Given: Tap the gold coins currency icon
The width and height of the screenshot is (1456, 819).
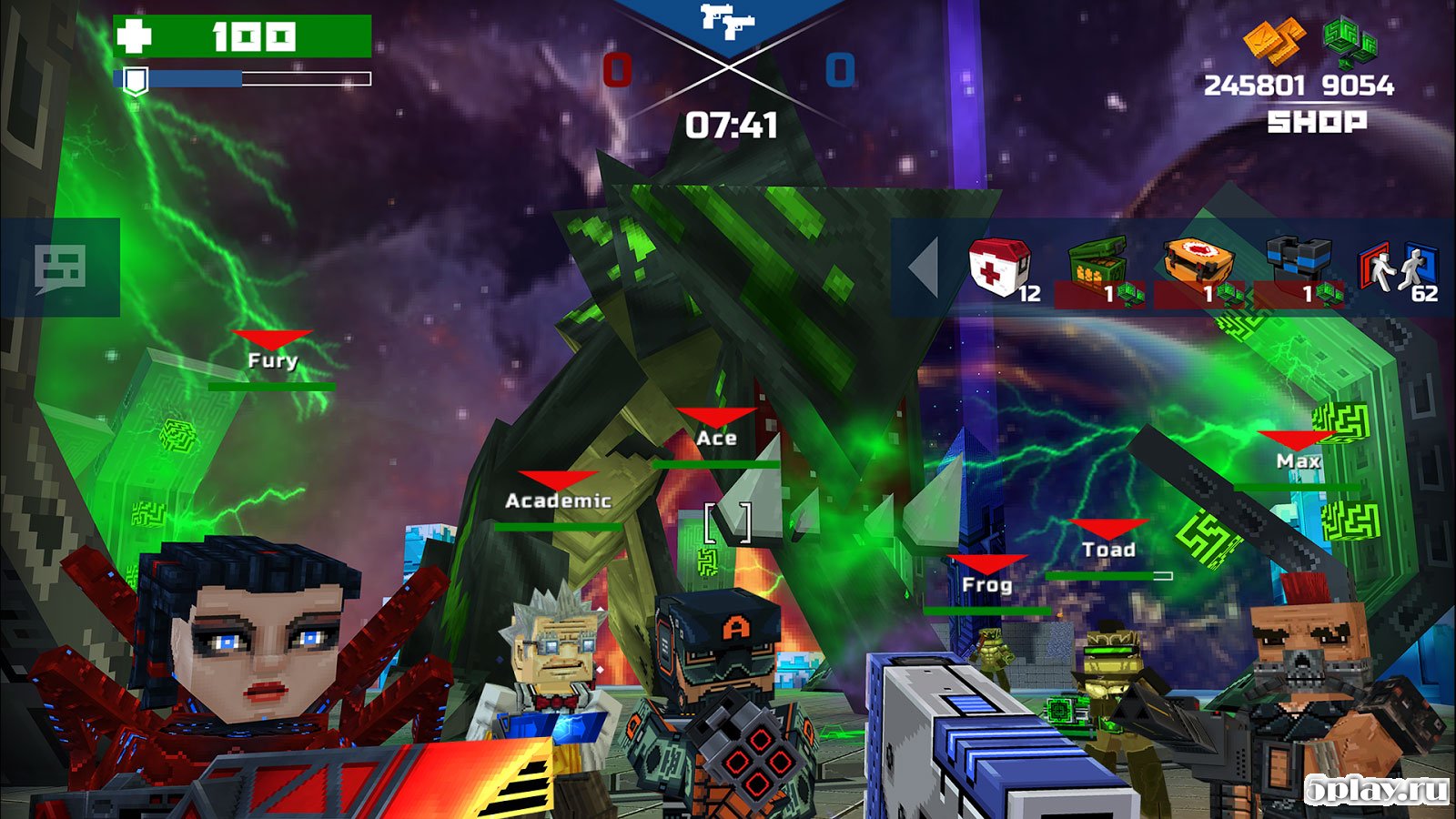Looking at the screenshot, I should [1273, 43].
